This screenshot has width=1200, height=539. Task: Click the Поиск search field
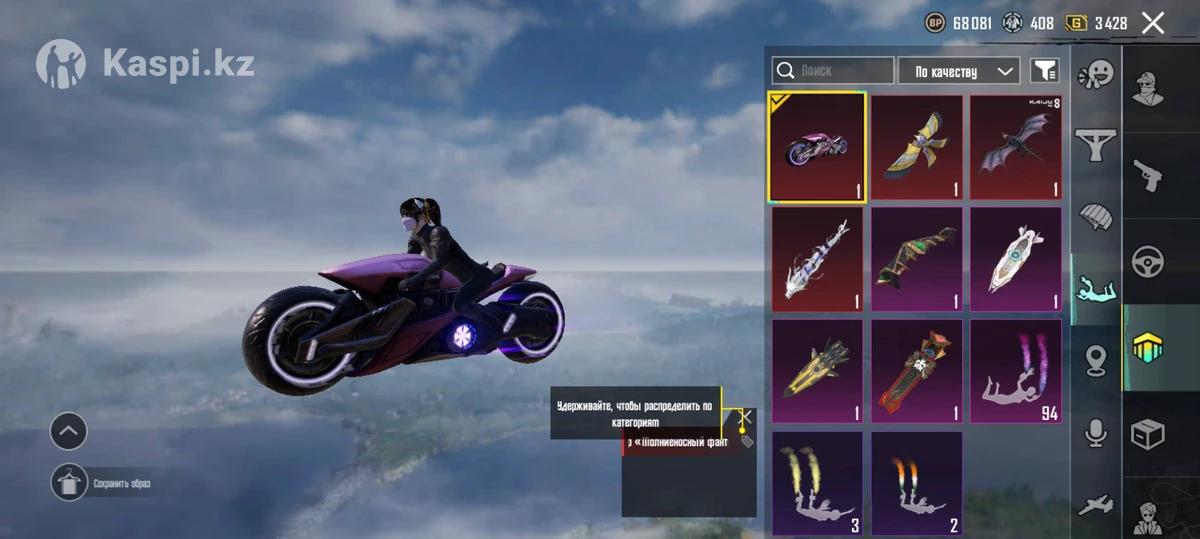coord(833,71)
